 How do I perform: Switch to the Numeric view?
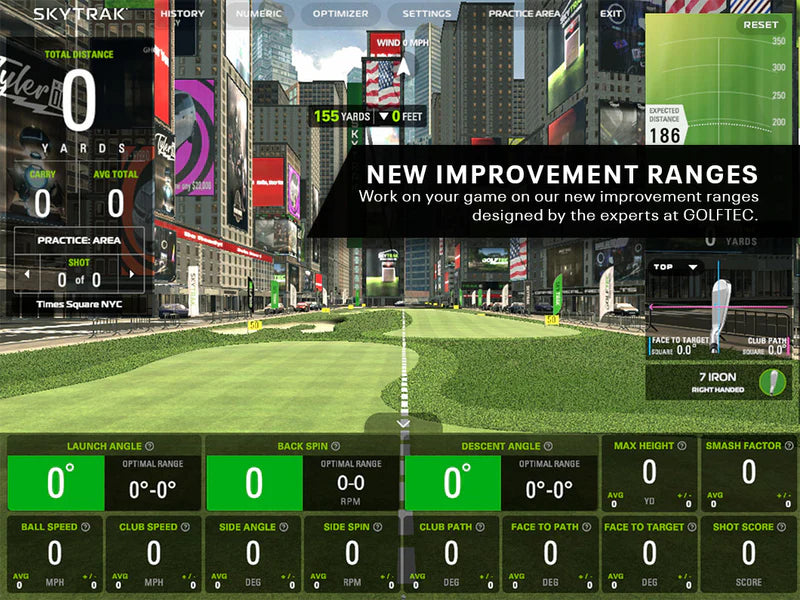258,14
